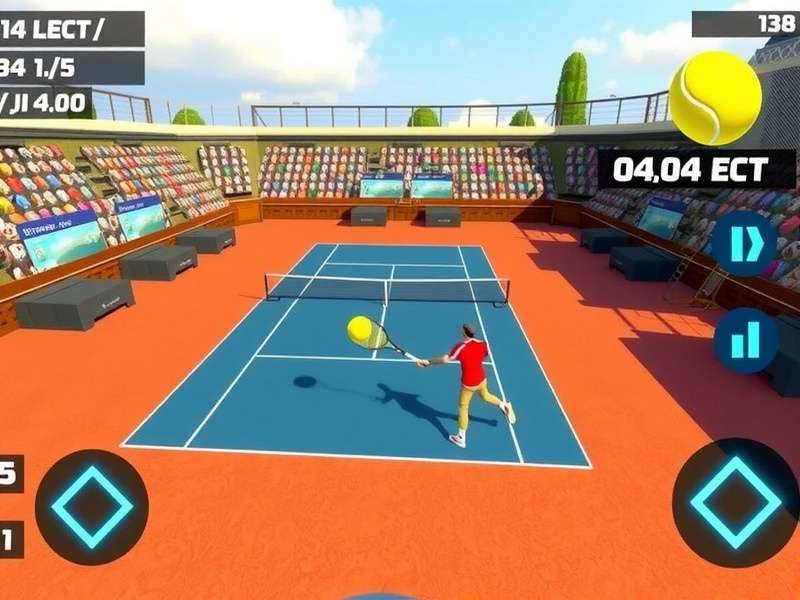Tap the right diamond action control
Screen dimensions: 800x600
(x=735, y=503)
